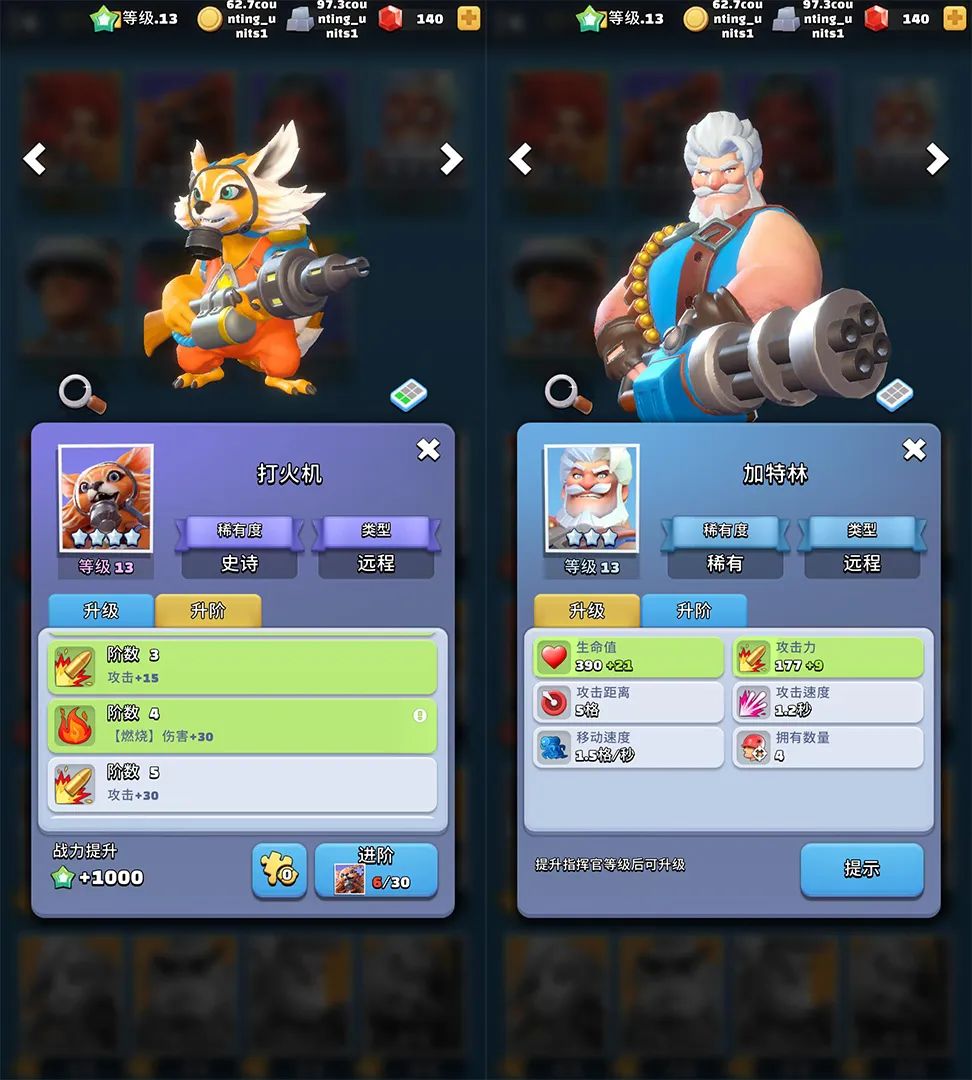Tap the 进阶 button showing 6/30
Screen dimensions: 972x1080
[376, 870]
